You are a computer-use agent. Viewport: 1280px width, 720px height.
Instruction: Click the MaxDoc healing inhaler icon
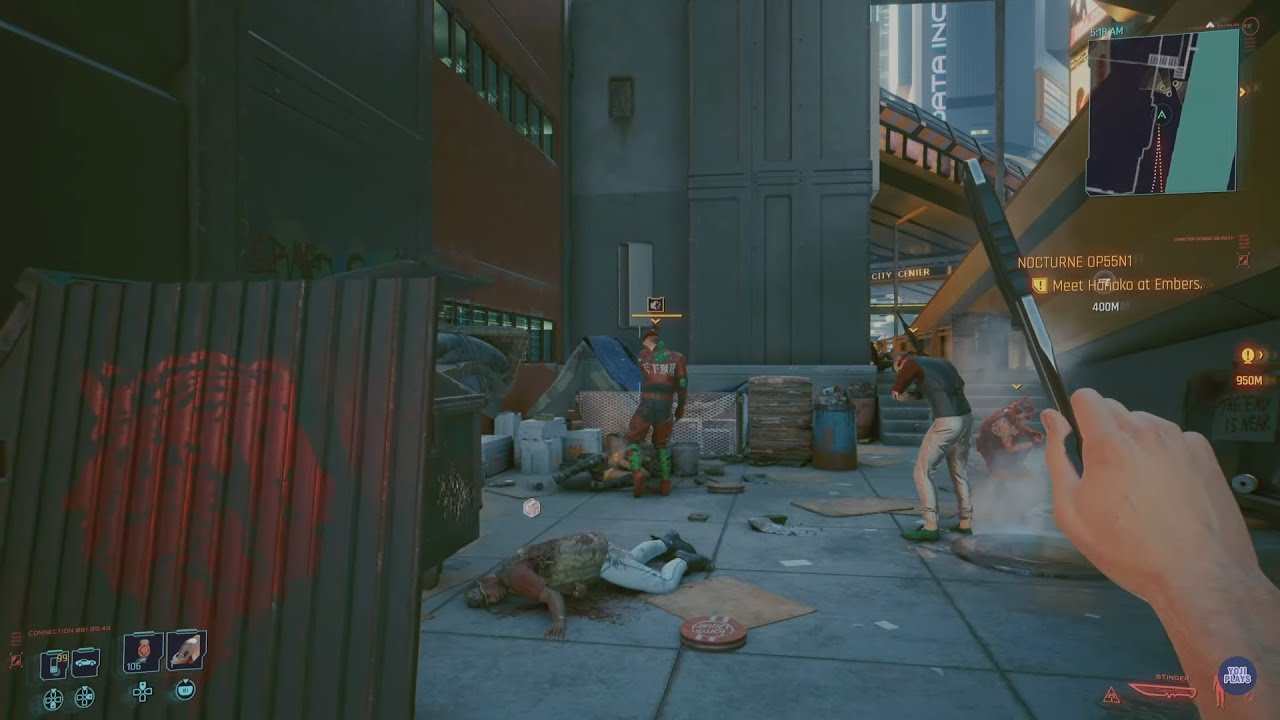[185, 650]
